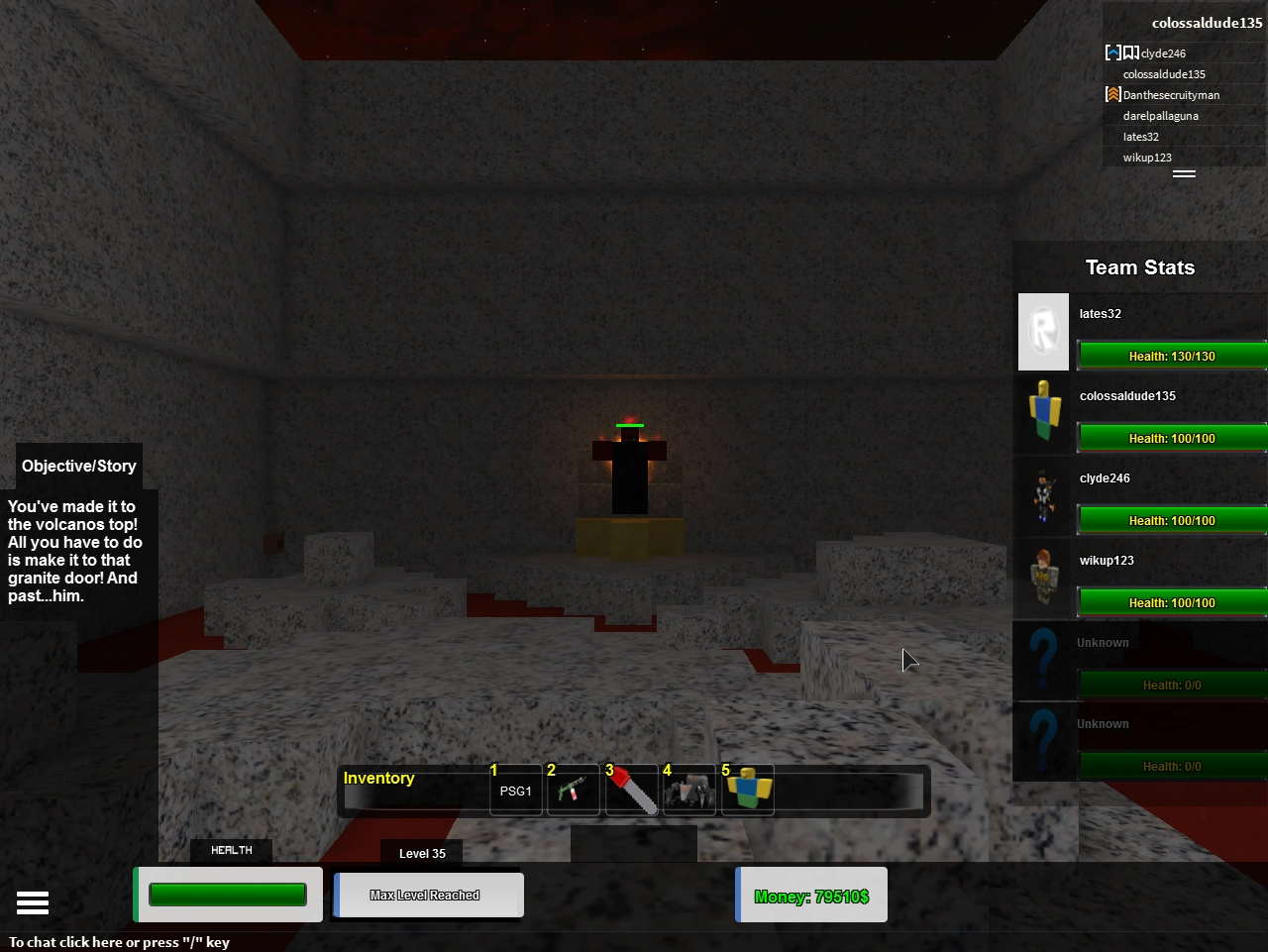1268x952 pixels.
Task: Collapse the player list via double-bar toggle
Action: (1185, 174)
